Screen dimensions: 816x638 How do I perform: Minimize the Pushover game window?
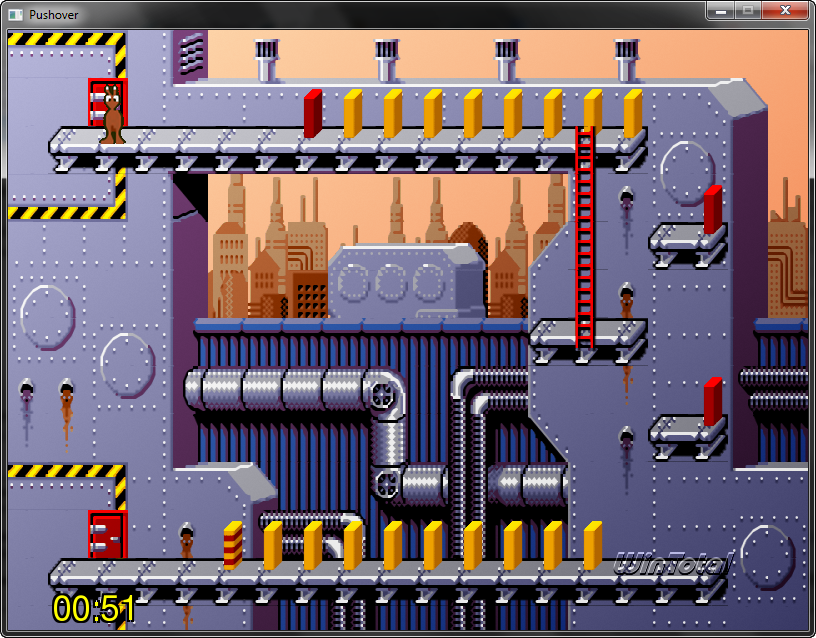coord(720,10)
